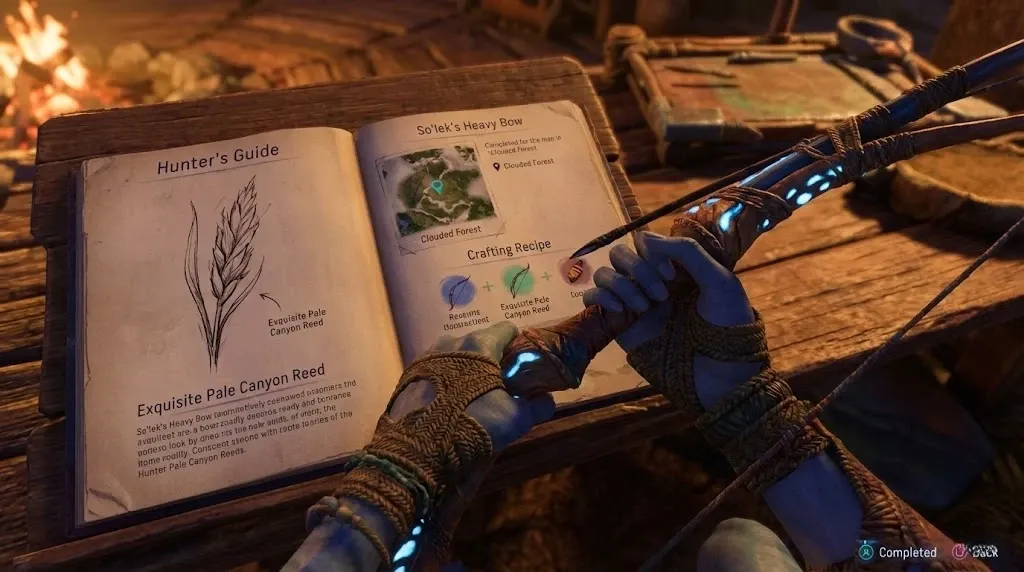View the Pale Canyon Reed sketch illustration
This screenshot has height=572, width=1024.
click(x=228, y=268)
